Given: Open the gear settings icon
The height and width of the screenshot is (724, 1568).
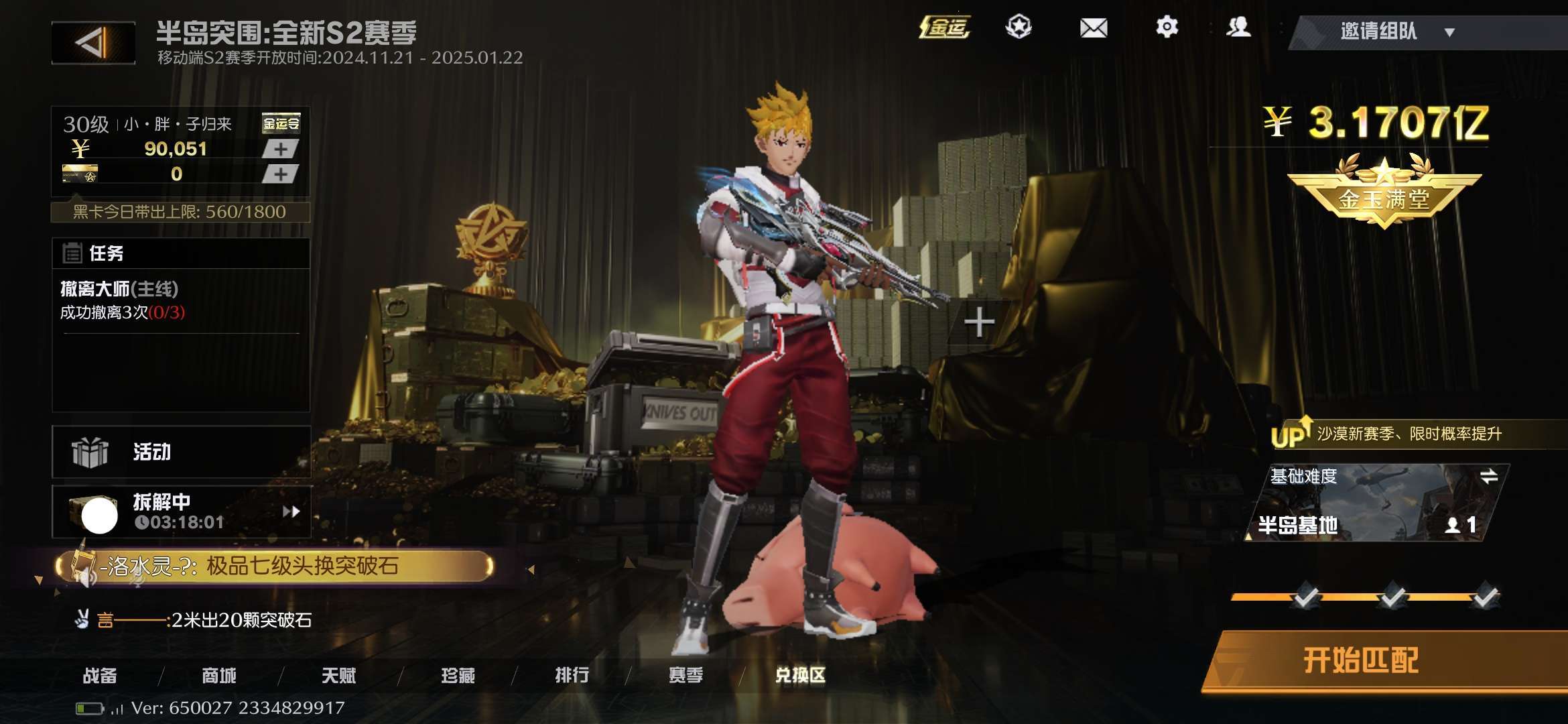Looking at the screenshot, I should pyautogui.click(x=1167, y=27).
